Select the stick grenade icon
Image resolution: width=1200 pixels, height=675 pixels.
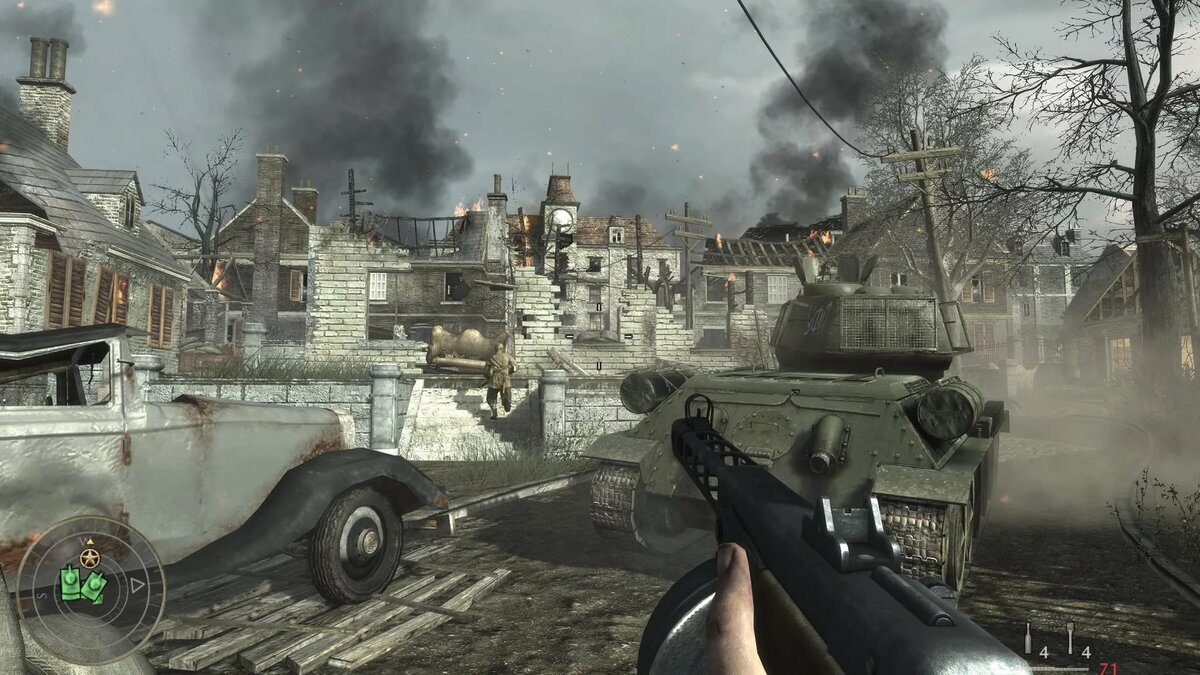click(x=1070, y=638)
